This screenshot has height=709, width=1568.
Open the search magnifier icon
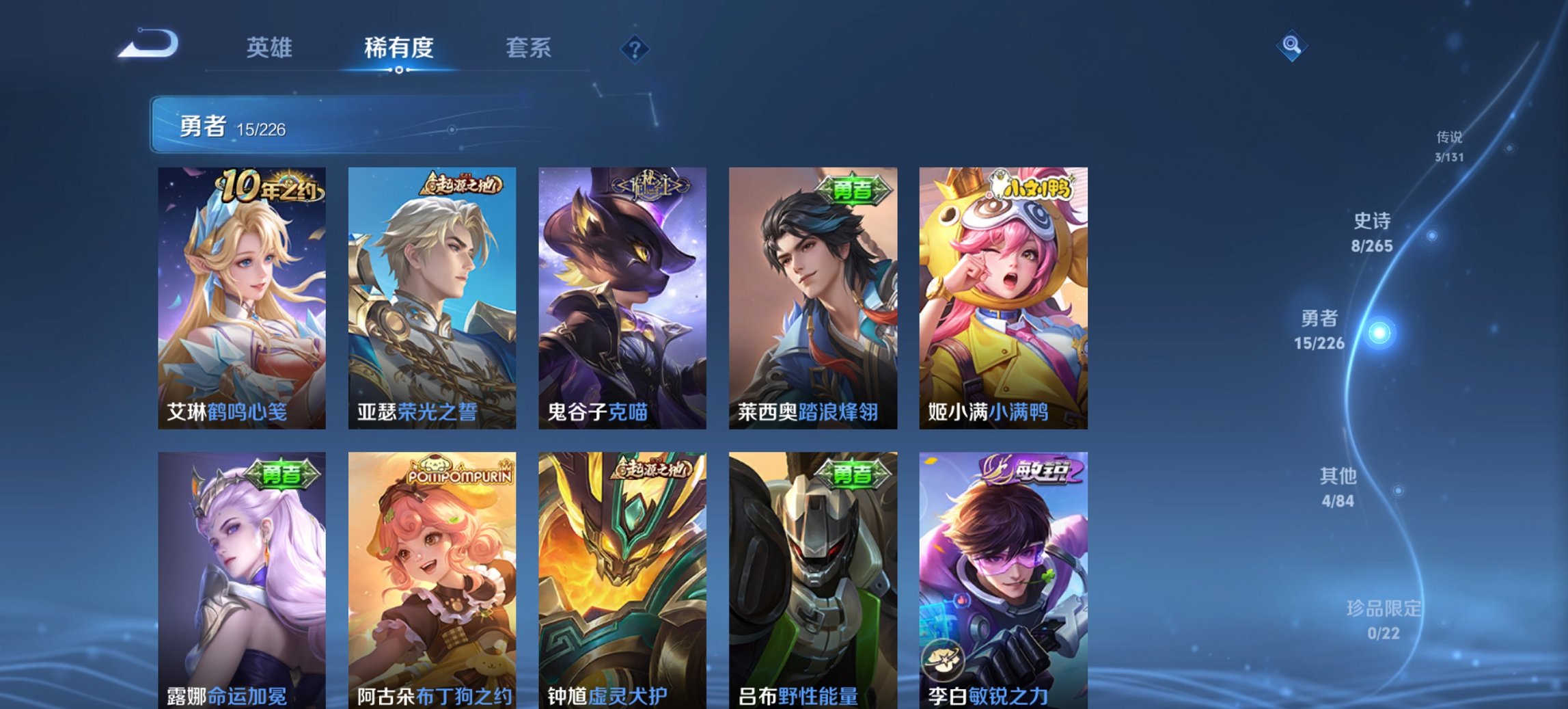[1290, 45]
